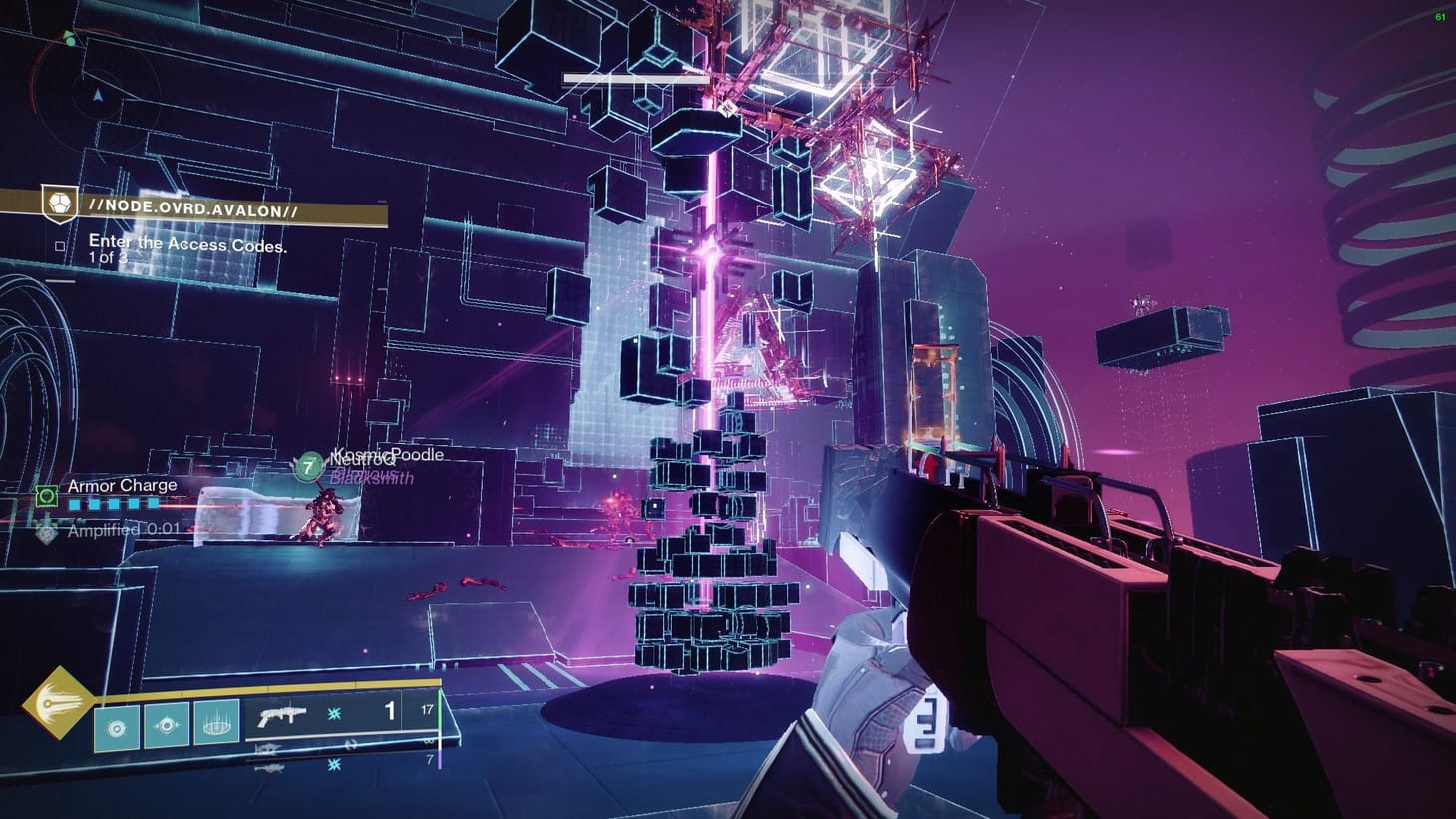Screen dimensions: 1456x819
Task: Click the 1 of 3 progress label
Action: pyautogui.click(x=108, y=256)
